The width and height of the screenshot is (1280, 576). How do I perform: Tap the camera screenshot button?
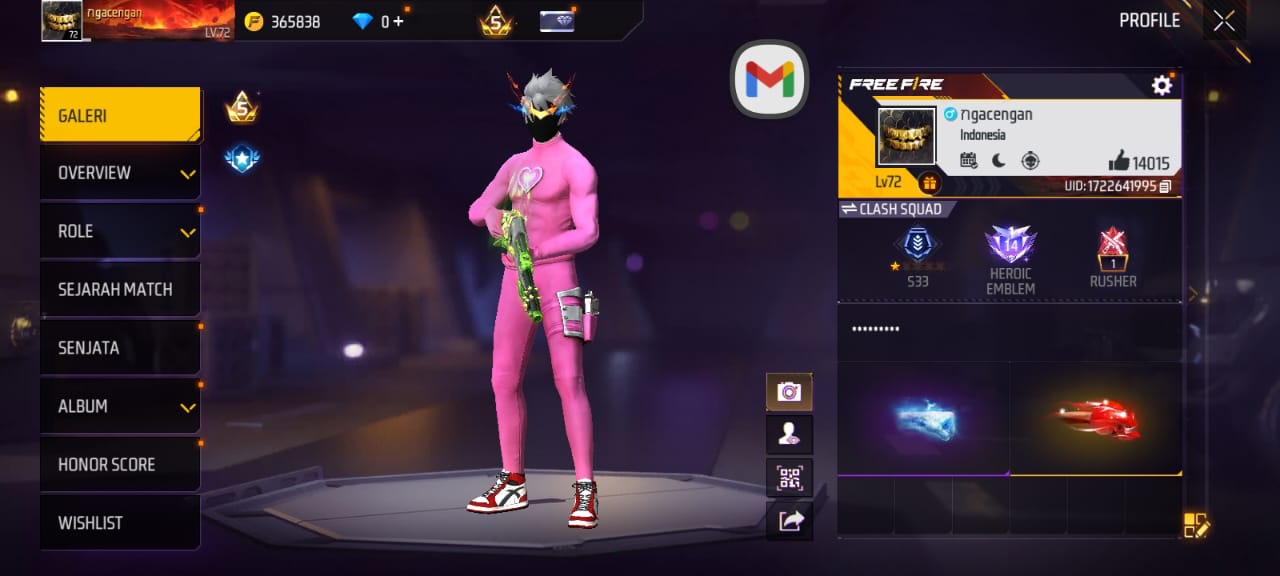point(789,392)
